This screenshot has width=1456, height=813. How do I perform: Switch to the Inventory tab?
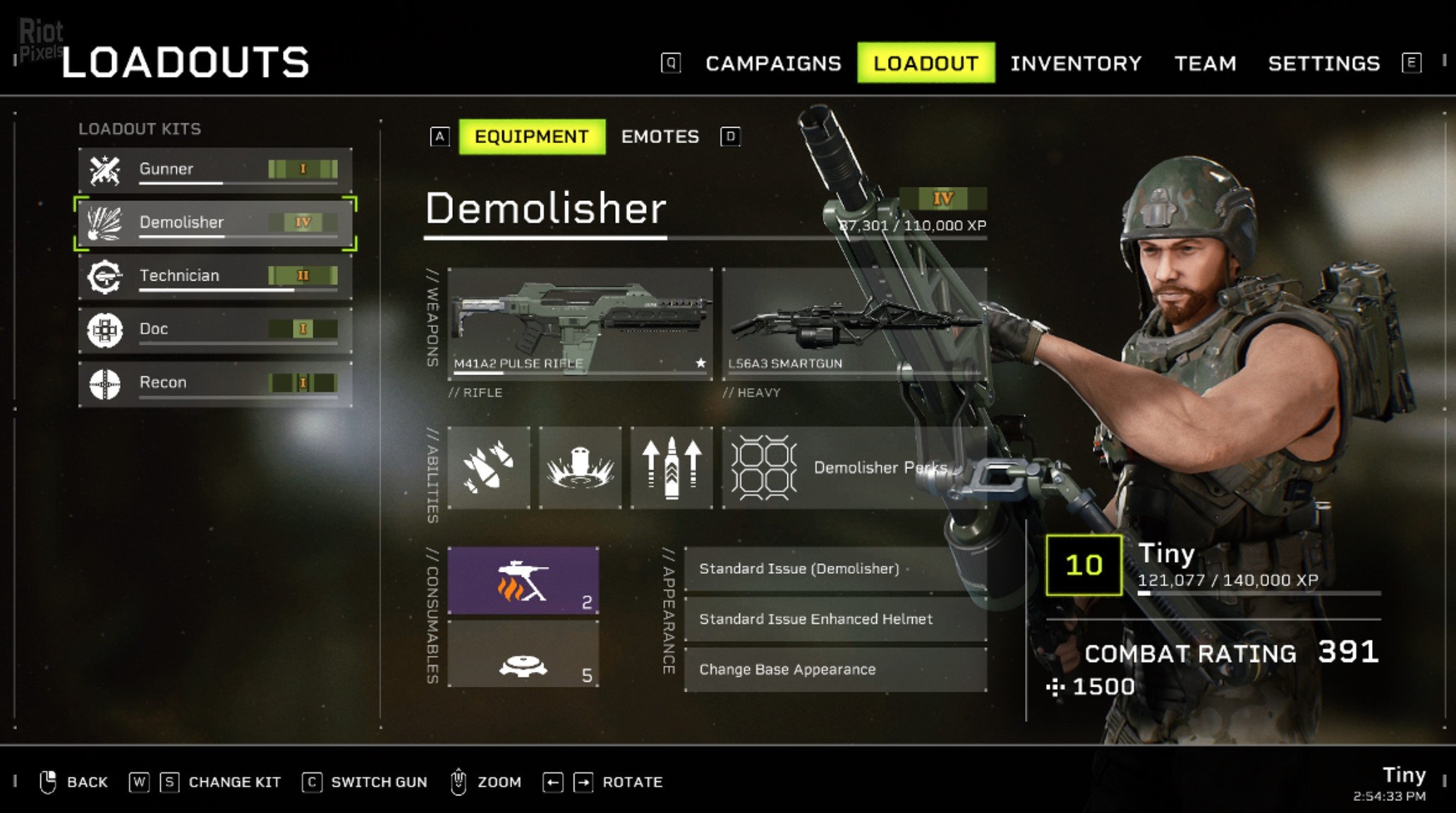tap(1075, 63)
